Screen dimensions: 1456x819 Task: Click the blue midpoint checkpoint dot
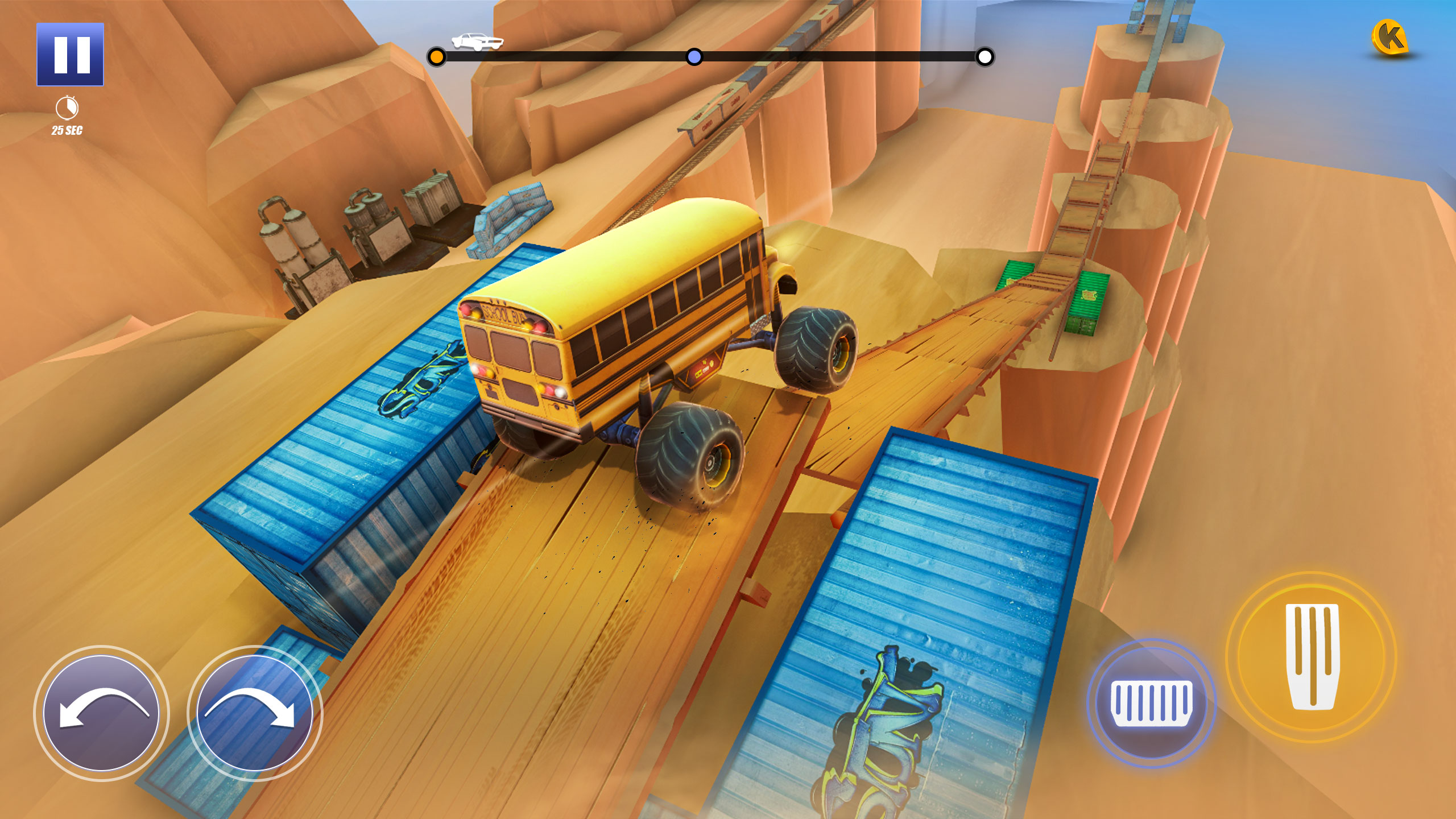coord(693,57)
